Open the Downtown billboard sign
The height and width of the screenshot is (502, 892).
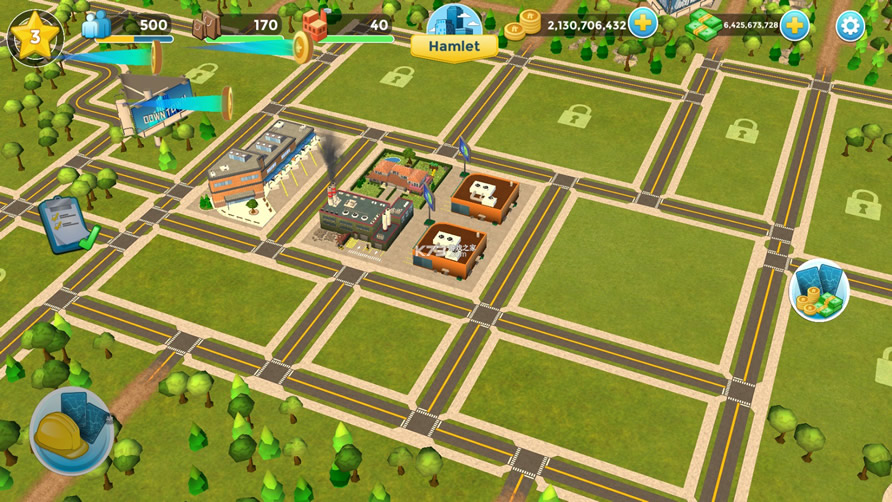[x=155, y=104]
